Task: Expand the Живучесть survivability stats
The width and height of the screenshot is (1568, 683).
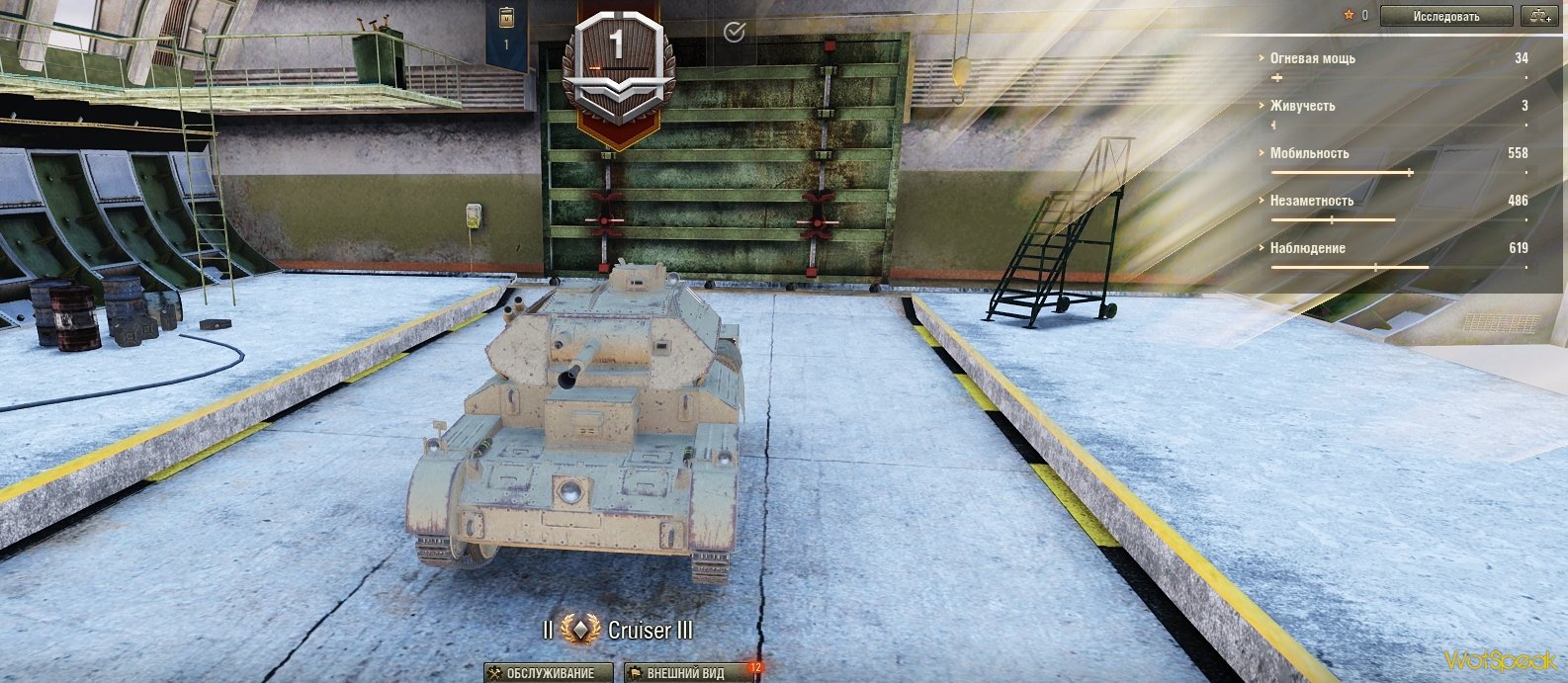Action: 1302,106
